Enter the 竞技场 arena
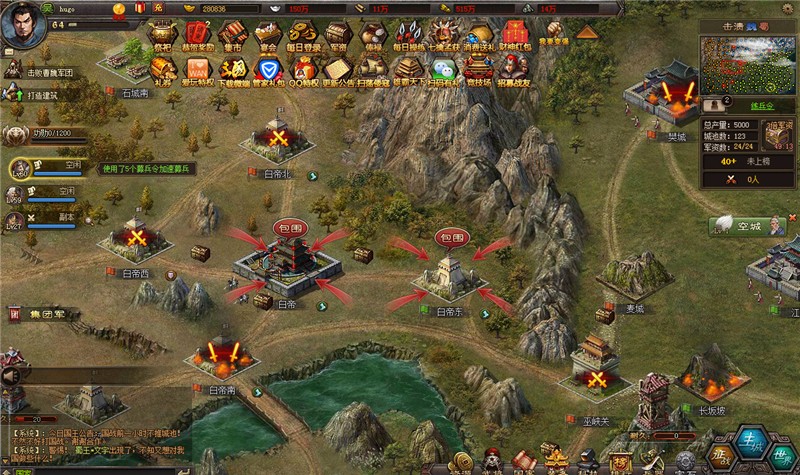 480,70
